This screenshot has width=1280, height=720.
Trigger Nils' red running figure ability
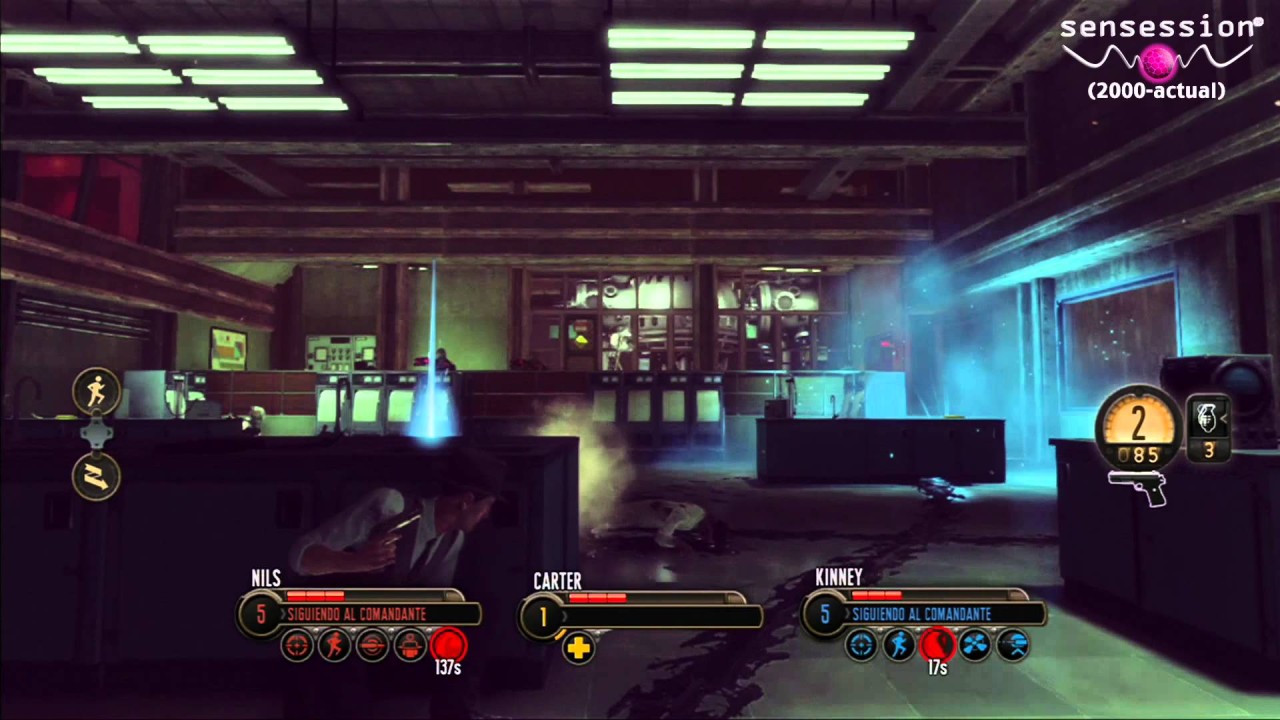[335, 646]
